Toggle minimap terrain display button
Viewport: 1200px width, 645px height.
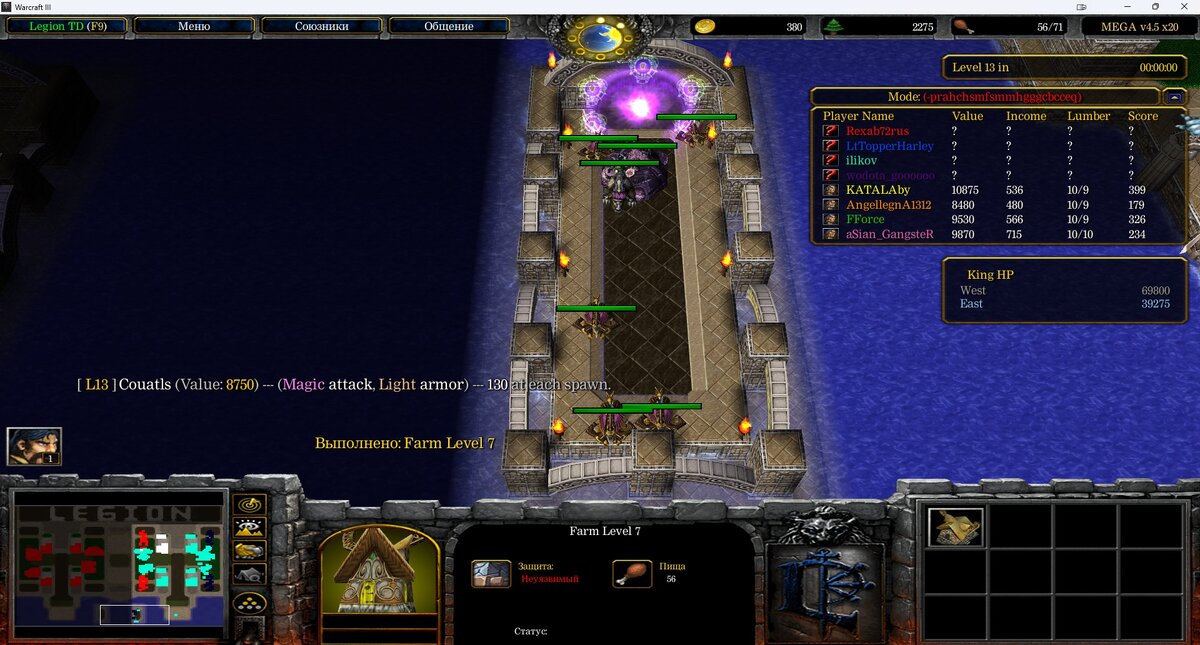coord(249,528)
